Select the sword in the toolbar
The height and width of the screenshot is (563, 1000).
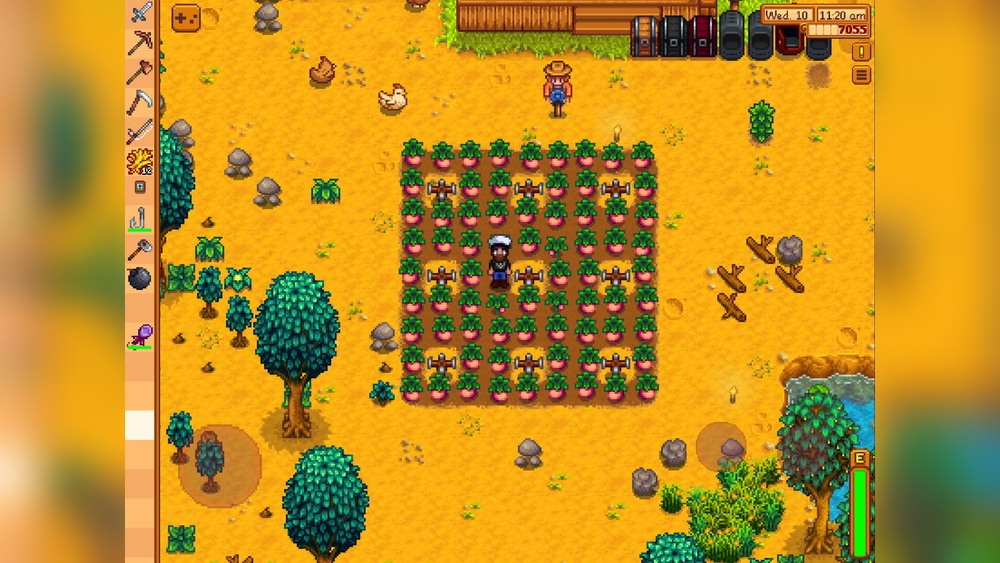(141, 13)
